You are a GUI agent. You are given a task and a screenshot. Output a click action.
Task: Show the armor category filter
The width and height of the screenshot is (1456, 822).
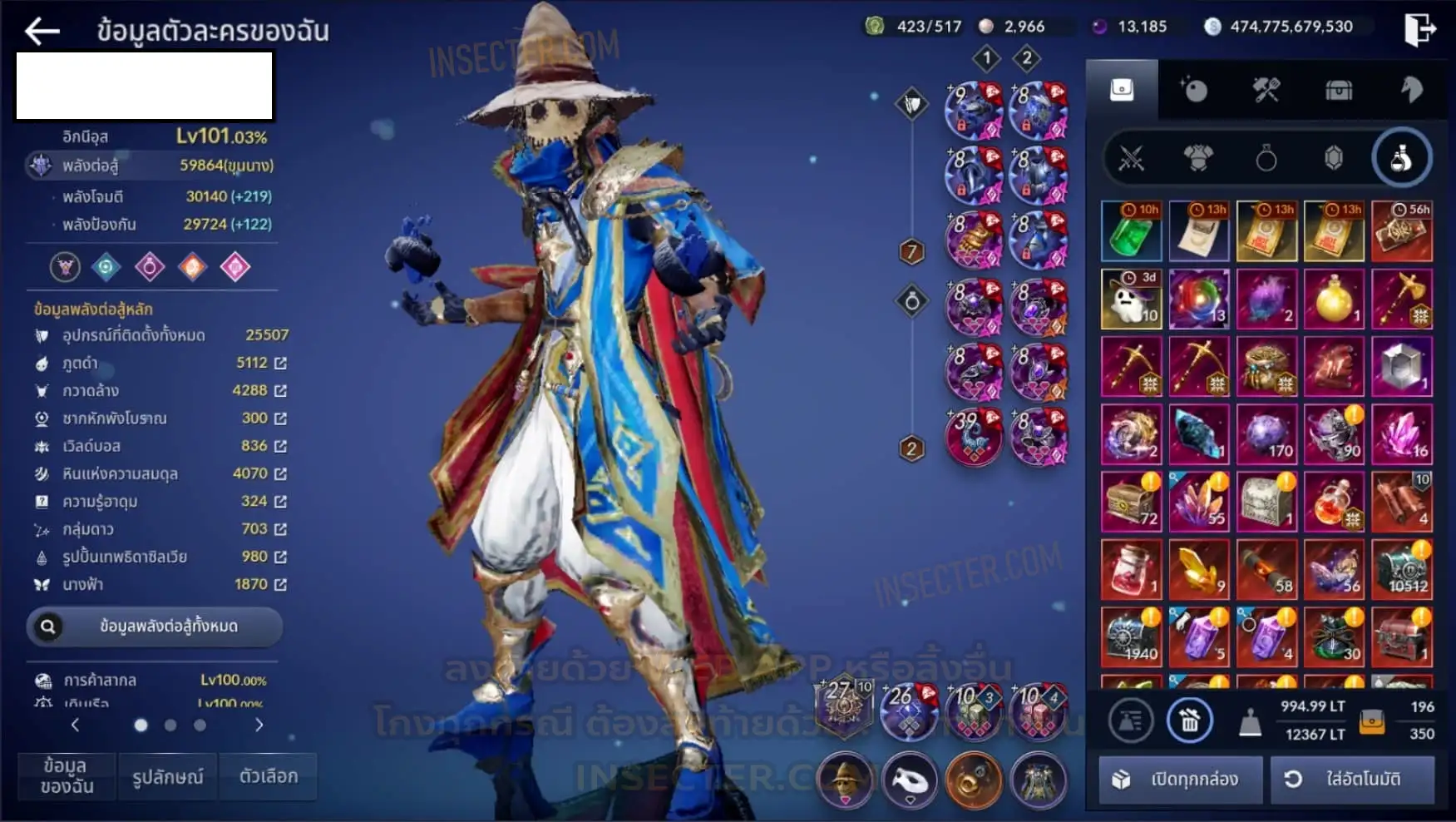point(1198,157)
